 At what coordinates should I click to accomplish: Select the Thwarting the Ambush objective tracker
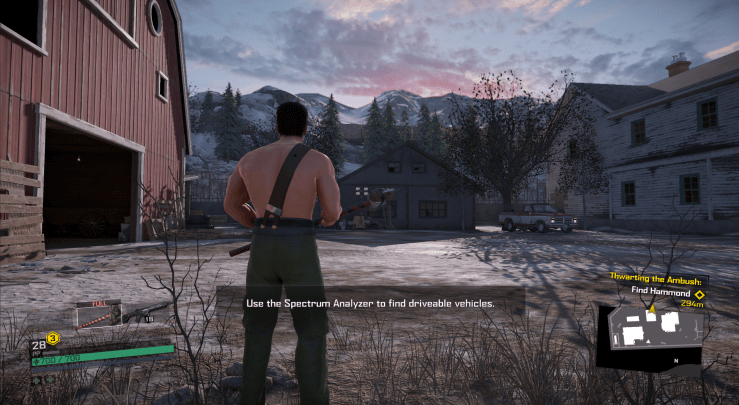(x=655, y=285)
